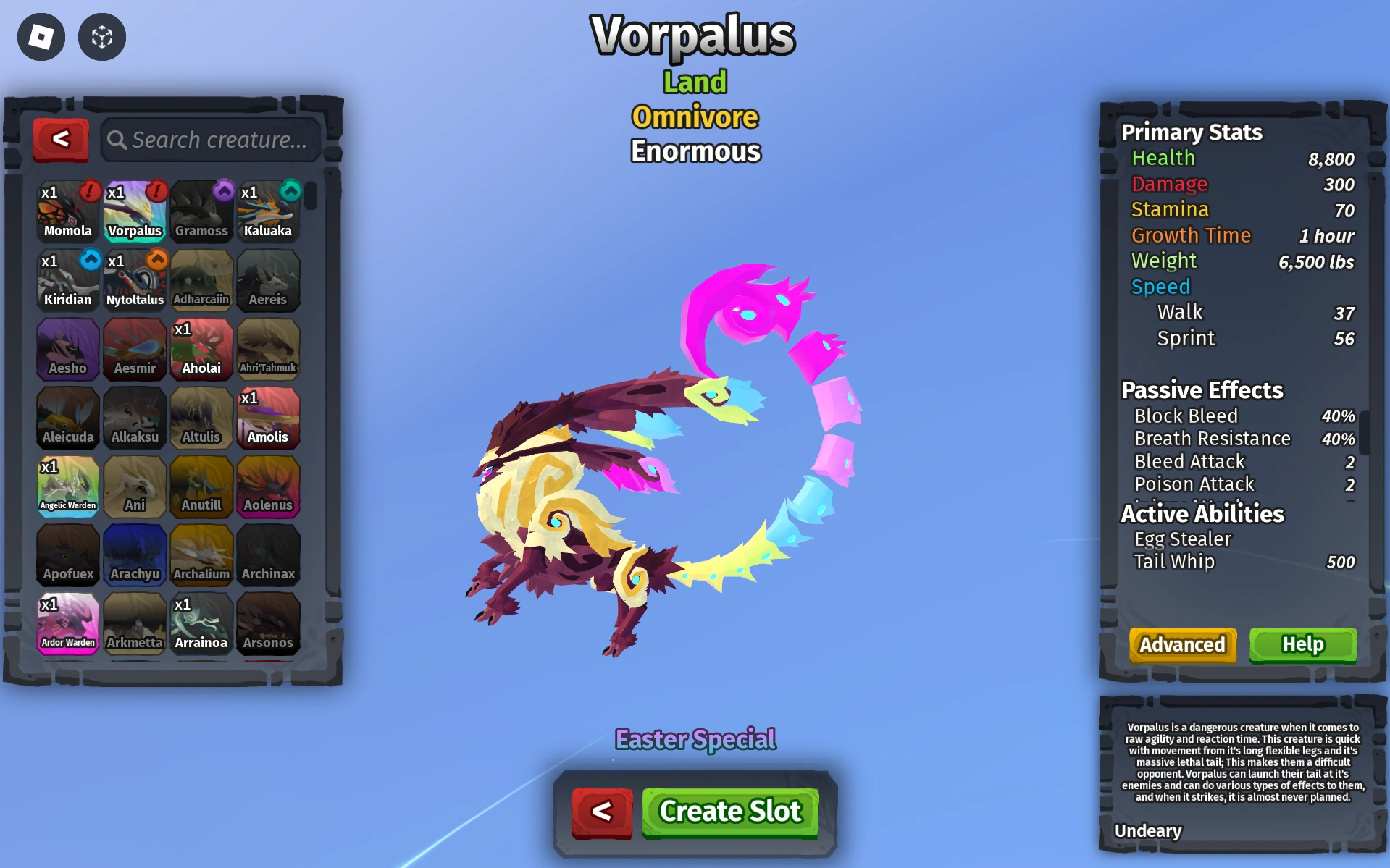Open the Advanced stats panel
The image size is (1390, 868).
(1181, 644)
